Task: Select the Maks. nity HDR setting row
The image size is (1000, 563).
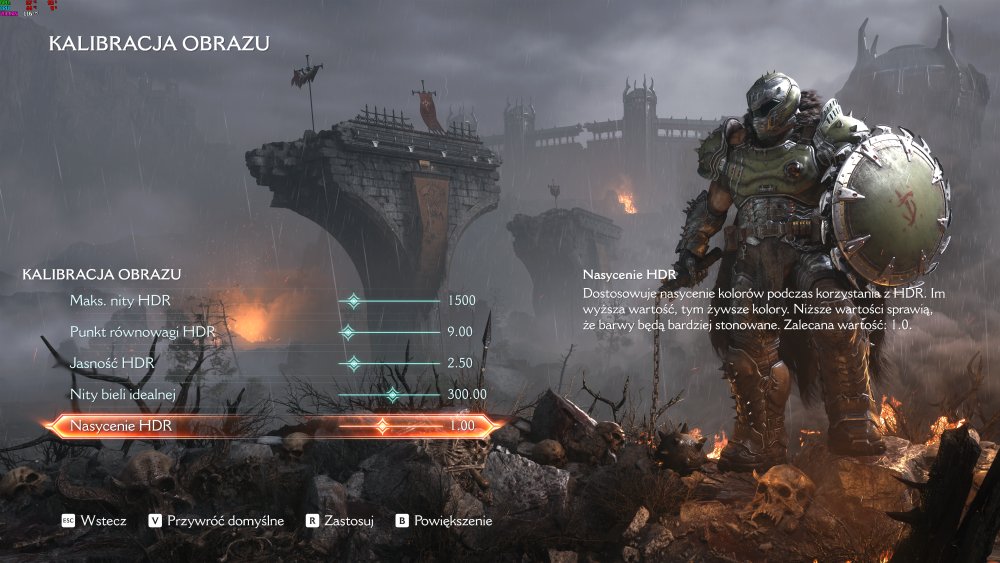Action: point(120,300)
